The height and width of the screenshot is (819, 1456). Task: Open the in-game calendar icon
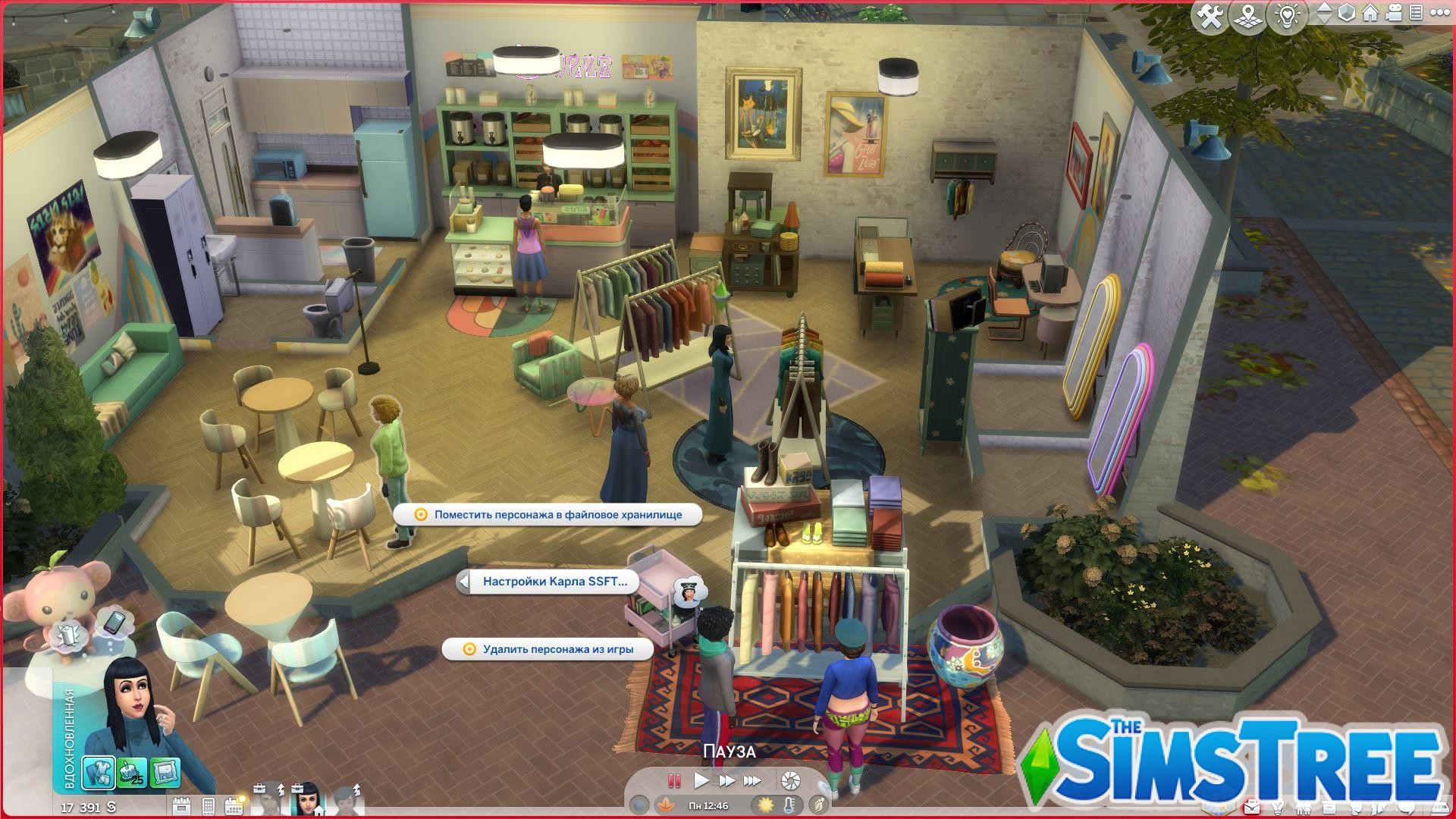click(232, 805)
